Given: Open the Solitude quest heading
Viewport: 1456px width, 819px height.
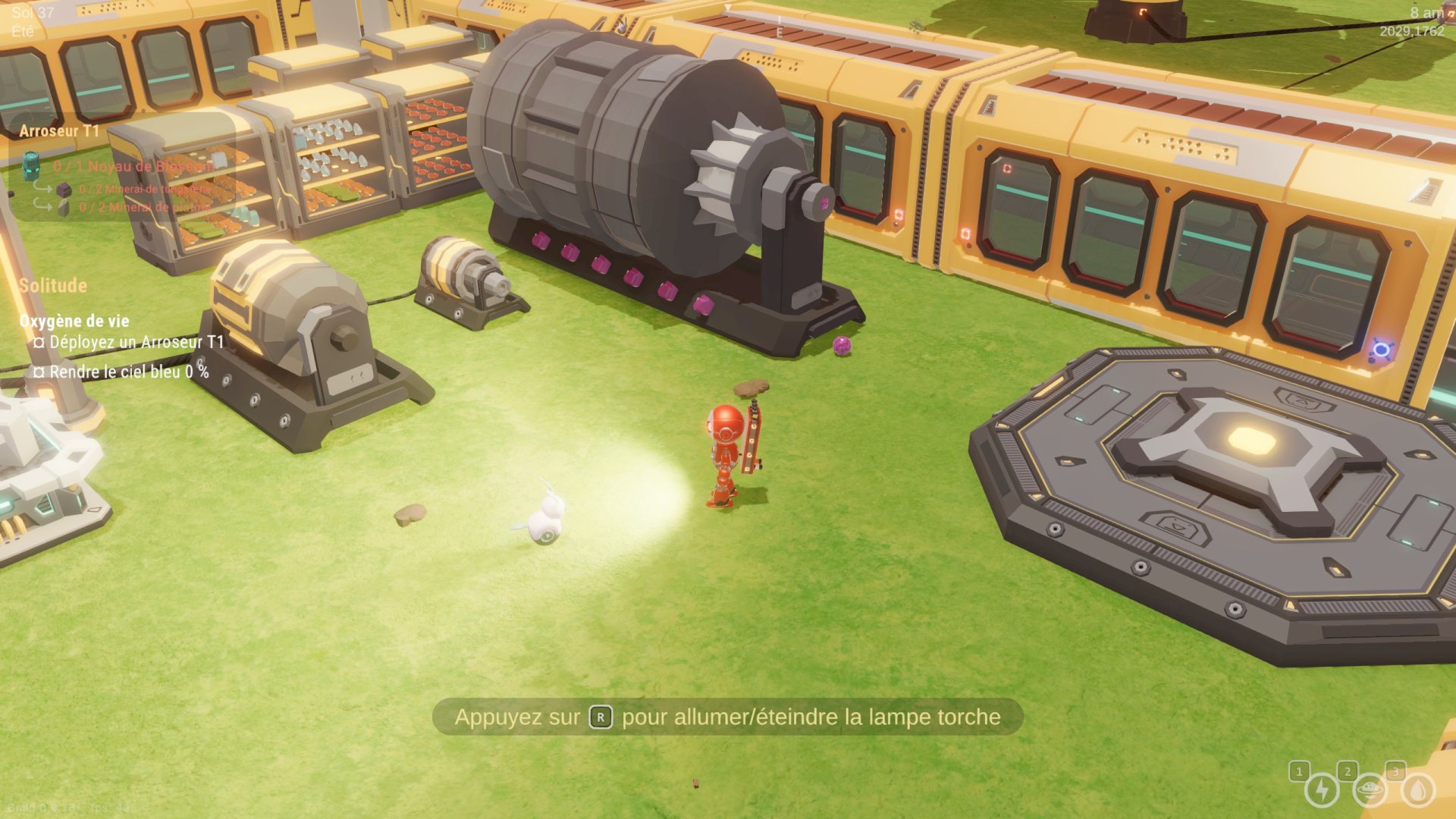Looking at the screenshot, I should click(53, 286).
